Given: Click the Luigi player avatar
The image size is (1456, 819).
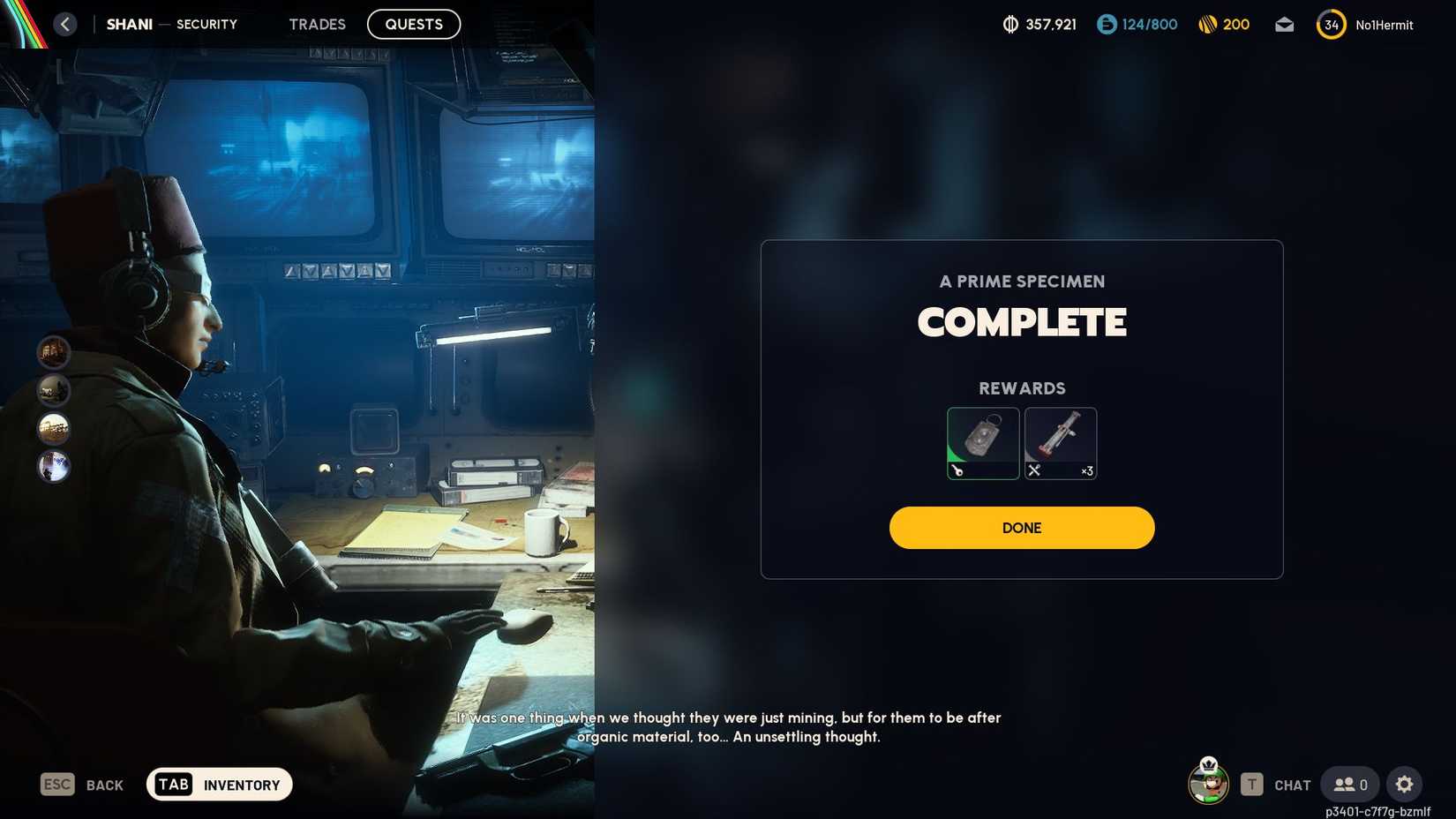Looking at the screenshot, I should 1208,784.
